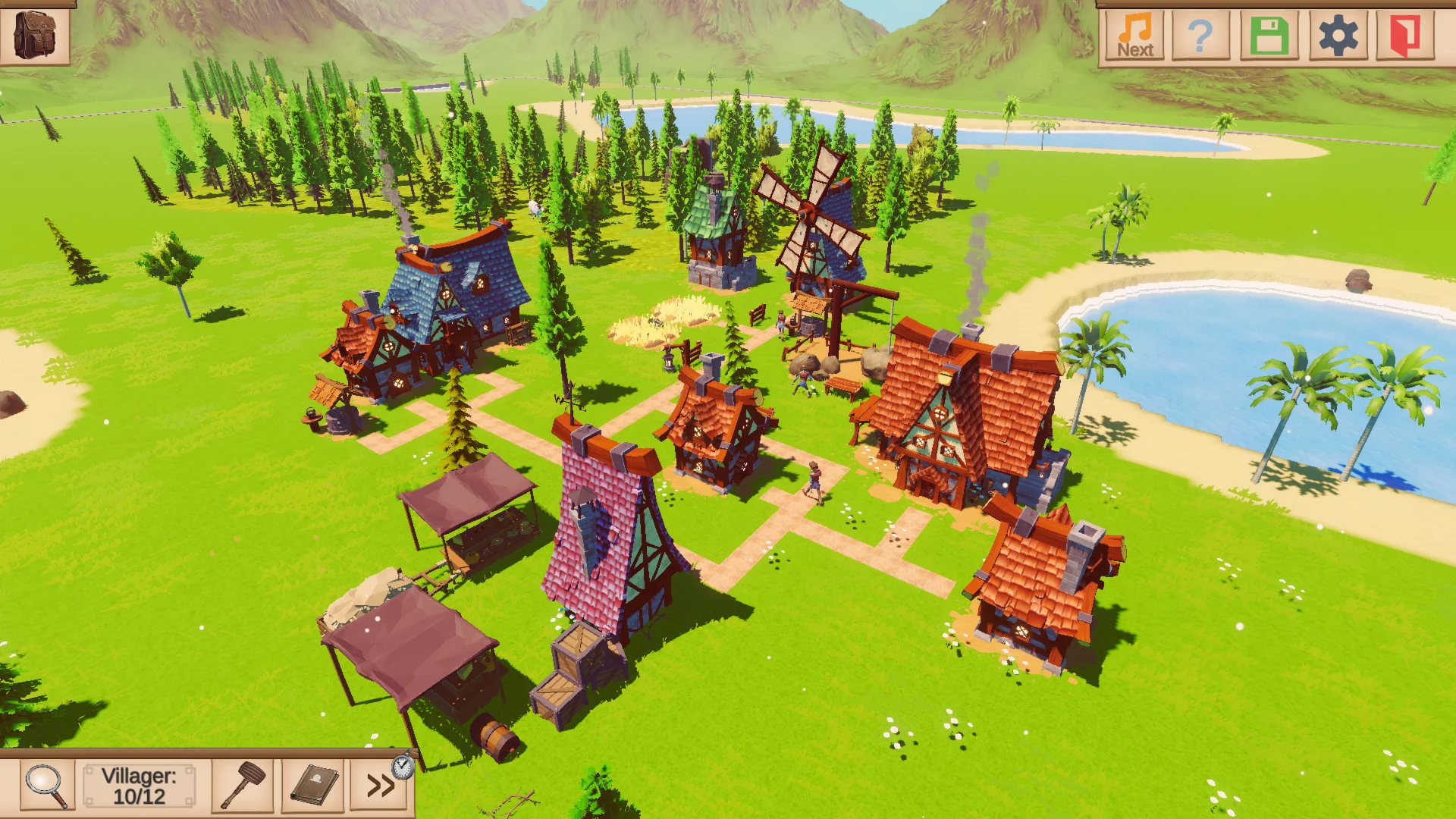
Task: Activate the magnifying glass tool
Action: pos(45,784)
